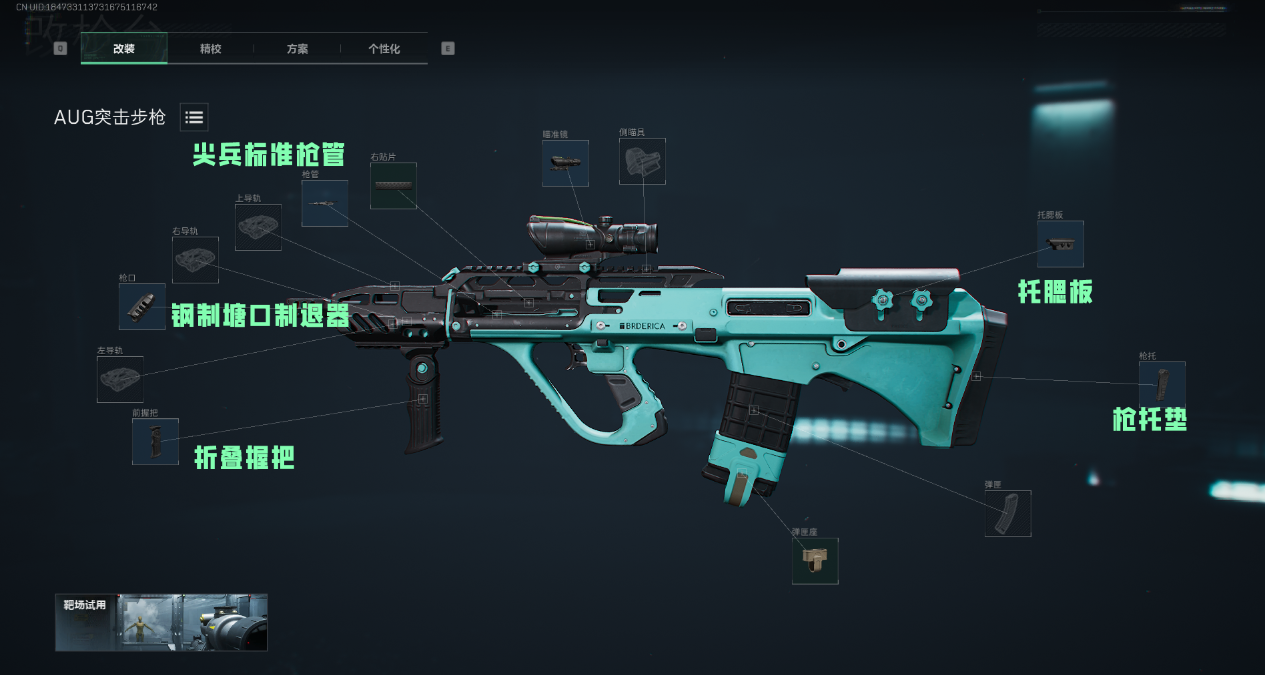Viewport: 1265px width, 675px height.
Task: Select the 弹匣 magazine slot
Action: point(1007,513)
